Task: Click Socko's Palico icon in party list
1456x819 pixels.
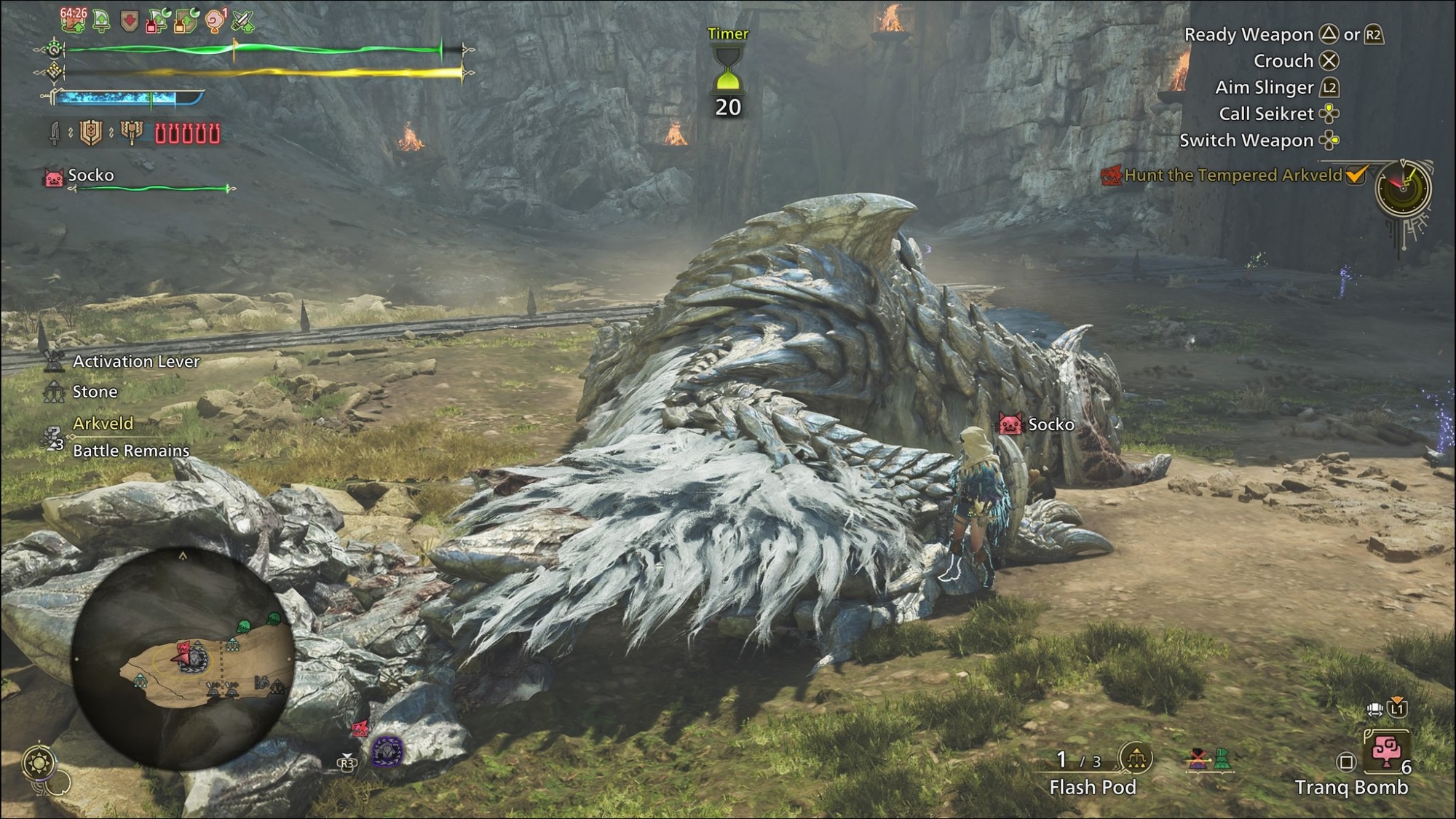Action: point(54,178)
